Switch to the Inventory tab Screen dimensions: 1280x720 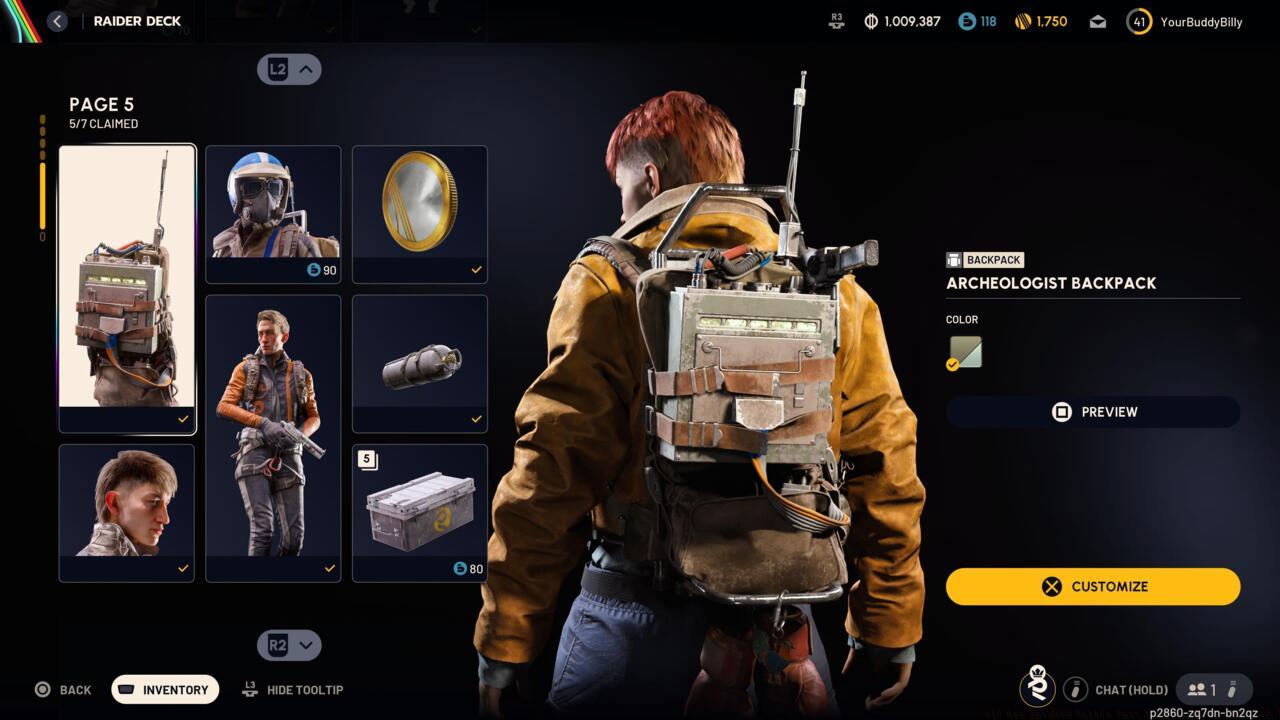coord(164,689)
